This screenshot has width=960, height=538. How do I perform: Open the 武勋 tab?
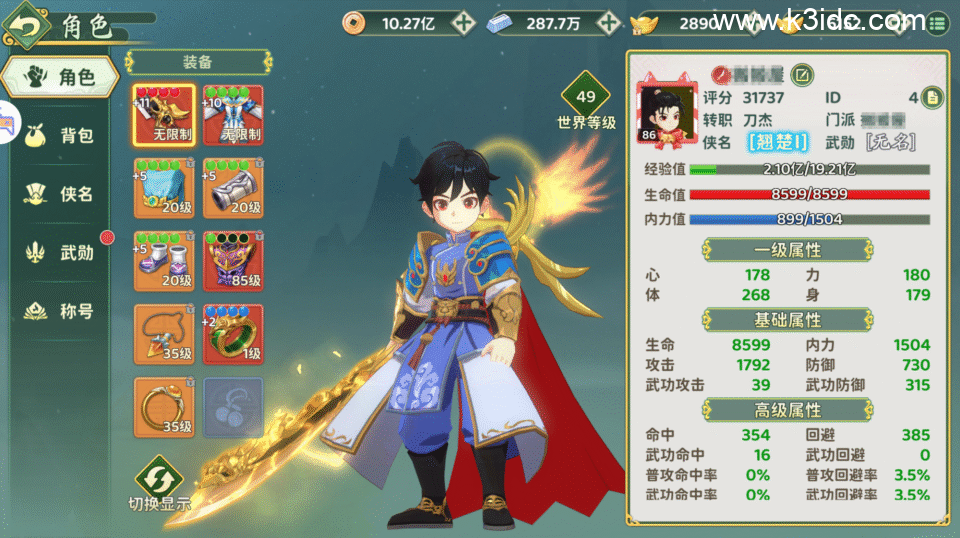pyautogui.click(x=62, y=253)
